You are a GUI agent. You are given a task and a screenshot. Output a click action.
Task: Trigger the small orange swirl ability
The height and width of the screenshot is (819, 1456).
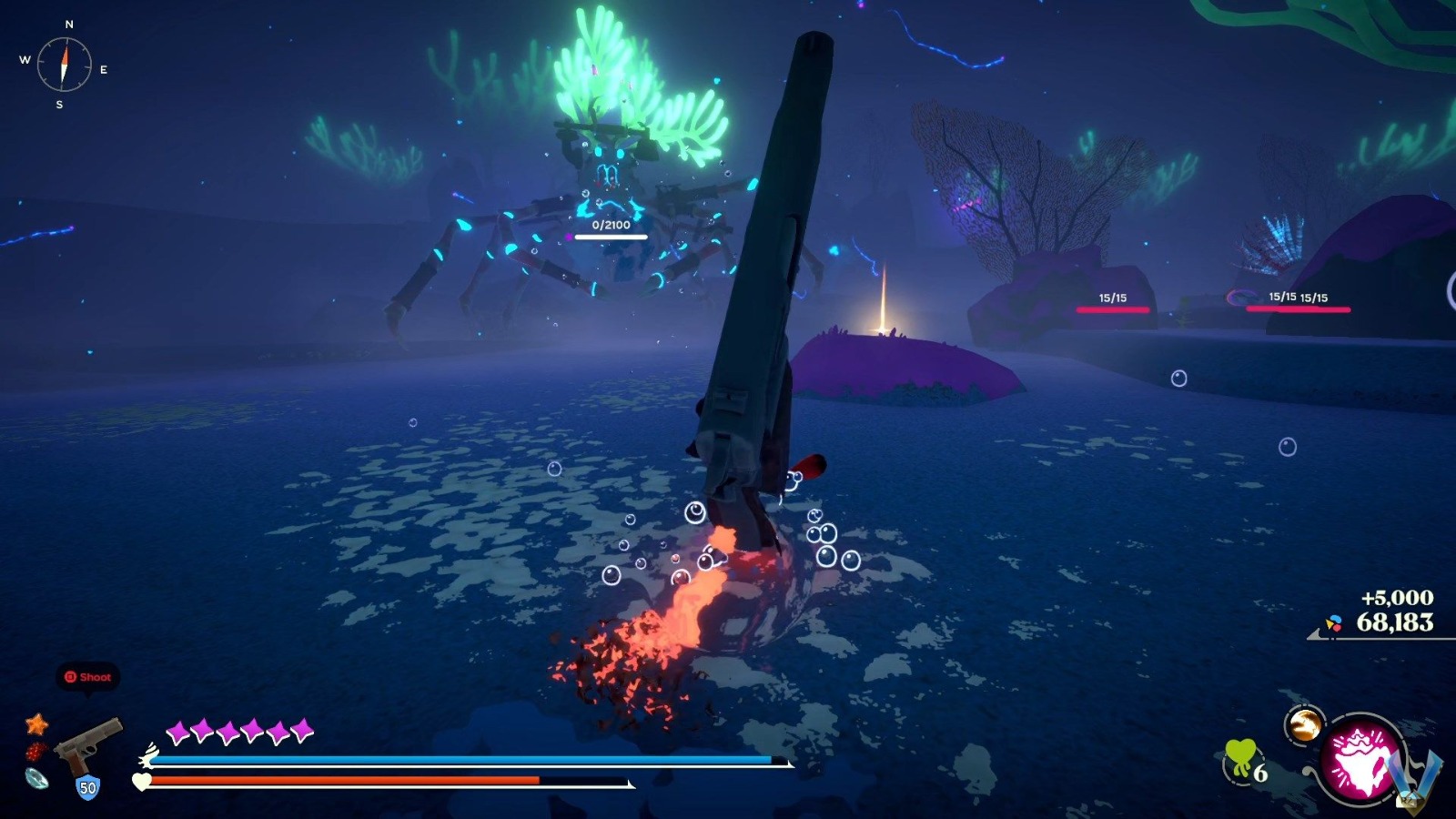pos(1303,724)
